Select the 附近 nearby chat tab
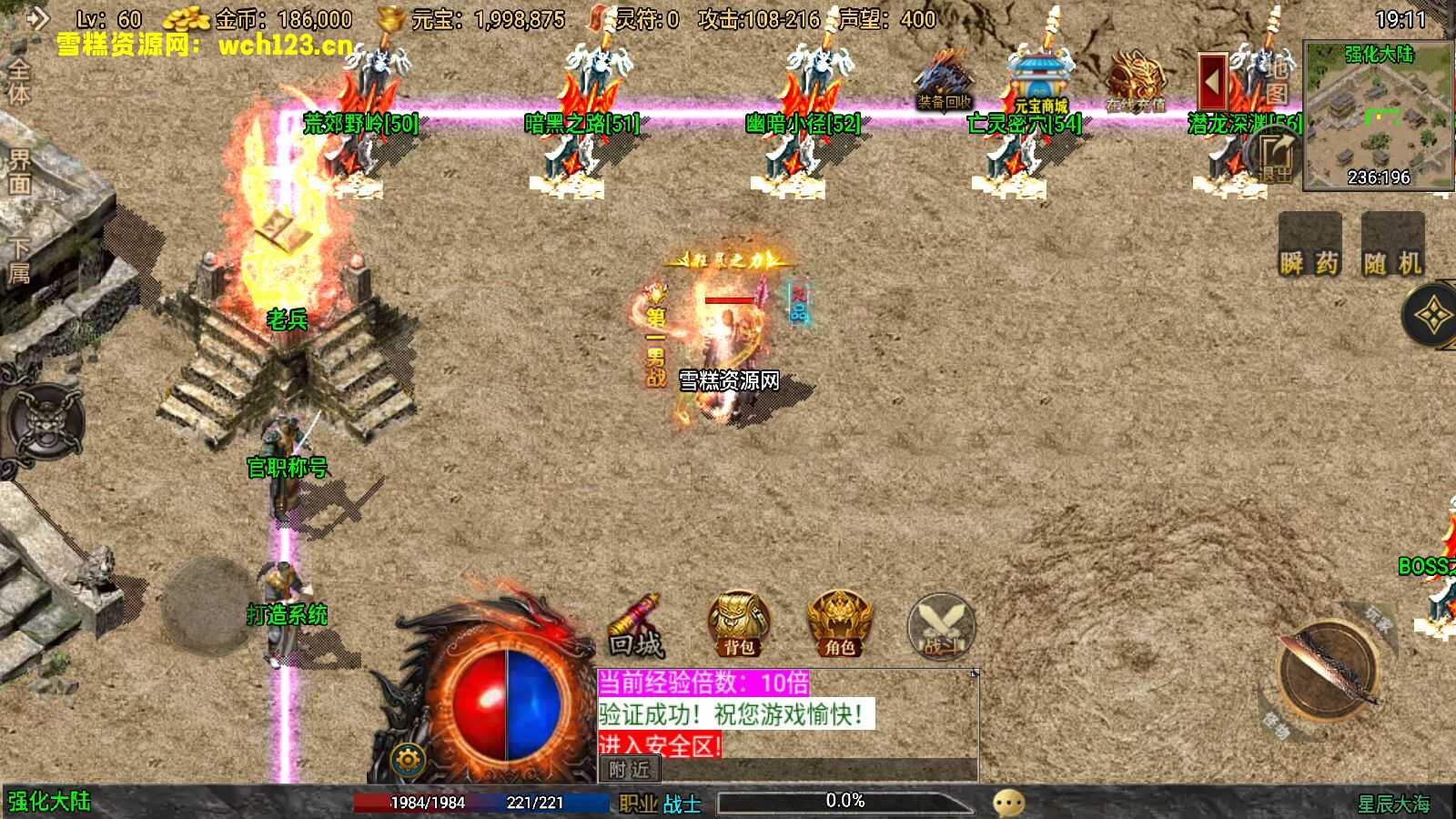1456x819 pixels. pos(630,770)
